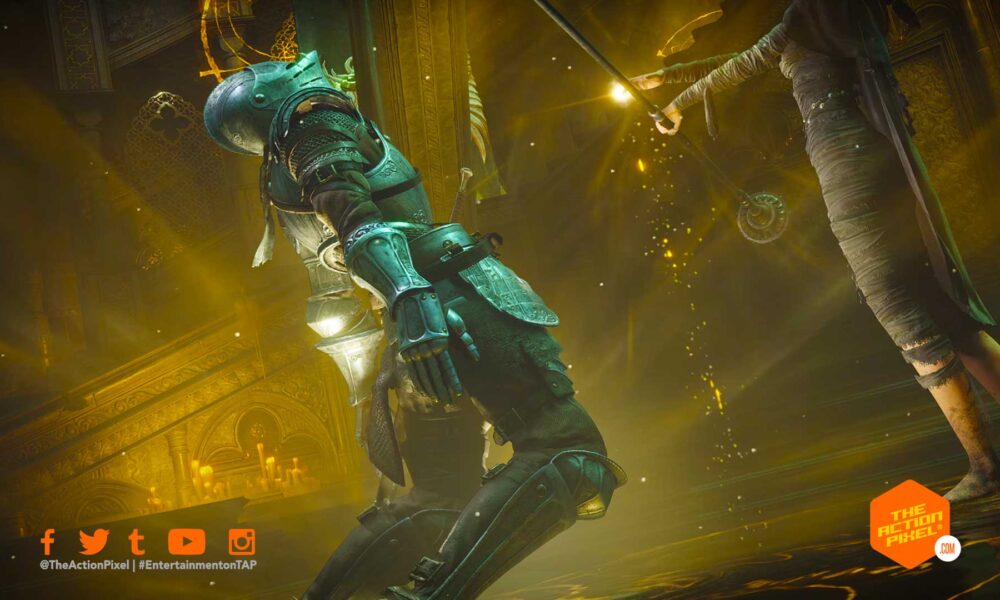Open The Action Pixel orange hexagon logo
The image size is (1000, 600).
[x=909, y=526]
